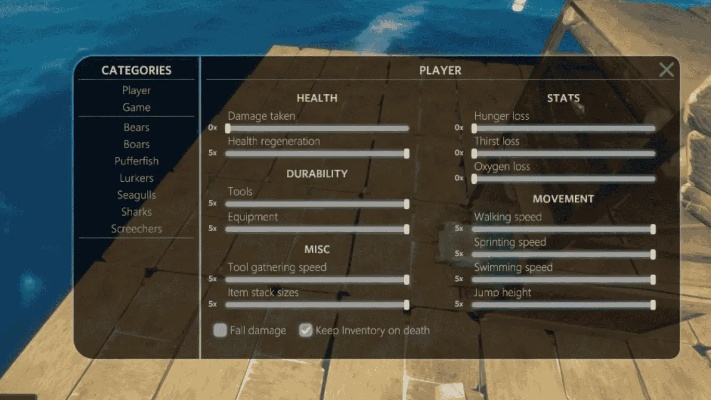Change the Jump height slider
The image size is (711, 400).
click(x=564, y=304)
